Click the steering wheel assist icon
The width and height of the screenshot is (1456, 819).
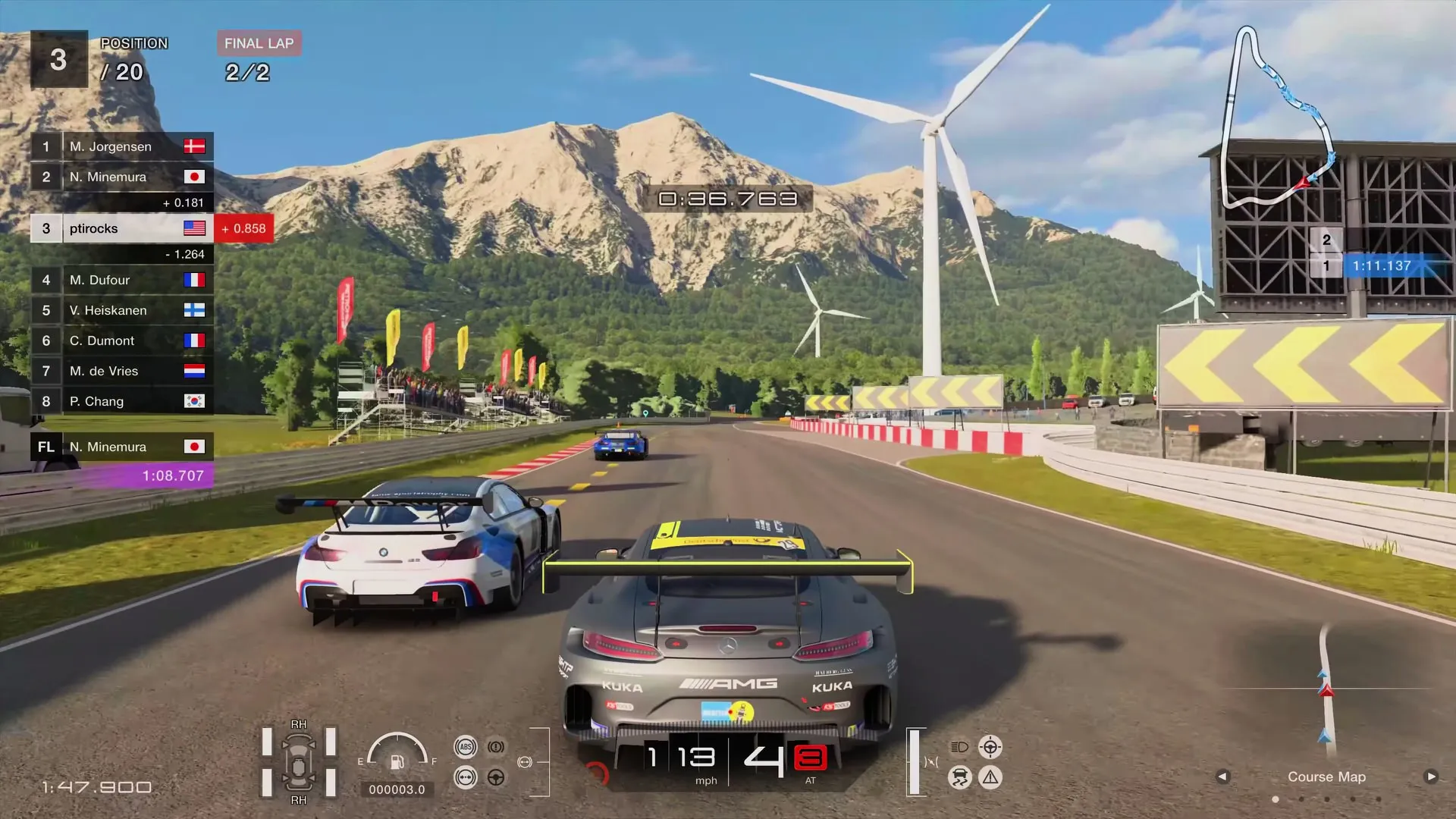(496, 777)
